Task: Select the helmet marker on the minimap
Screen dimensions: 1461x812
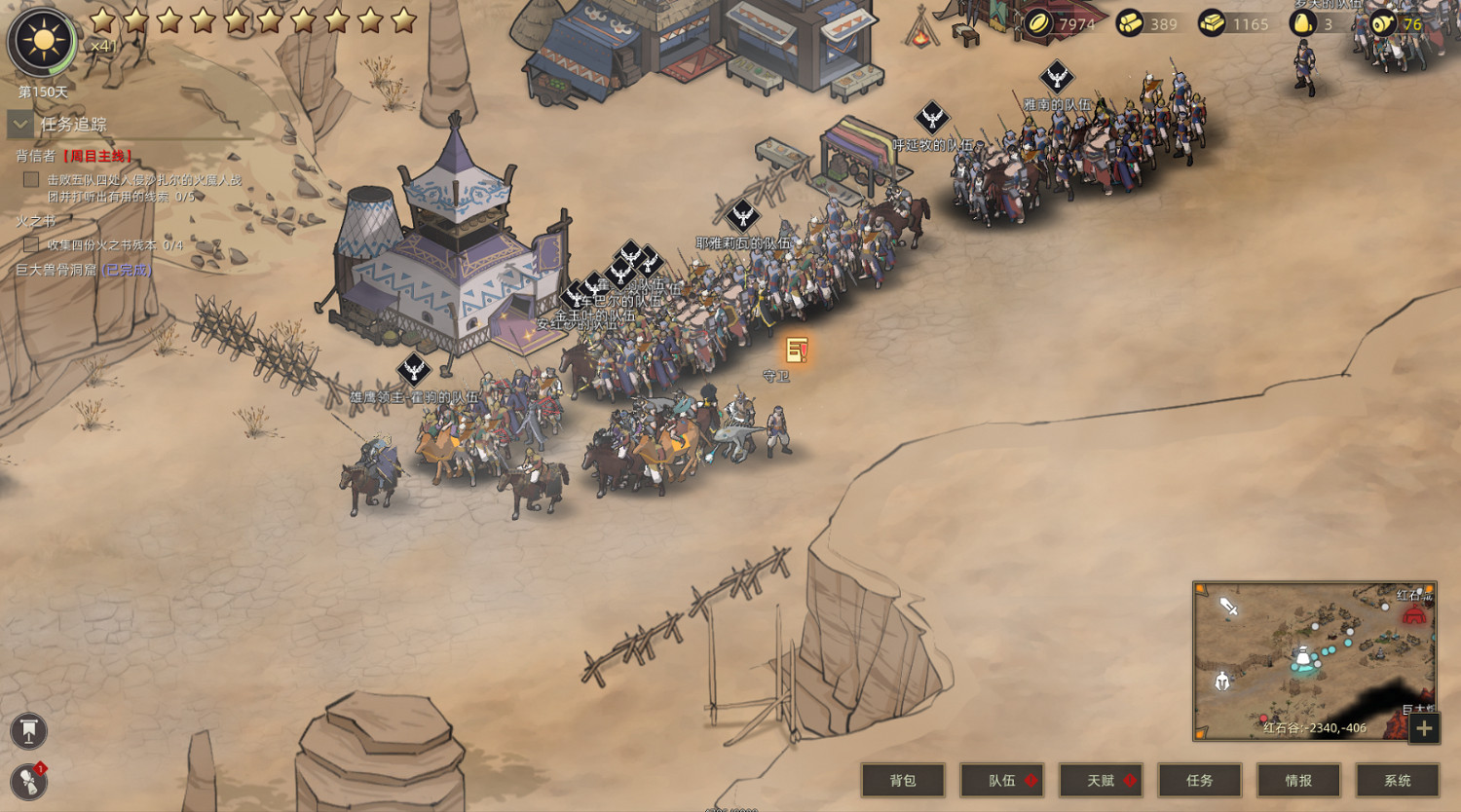Action: click(x=1222, y=682)
